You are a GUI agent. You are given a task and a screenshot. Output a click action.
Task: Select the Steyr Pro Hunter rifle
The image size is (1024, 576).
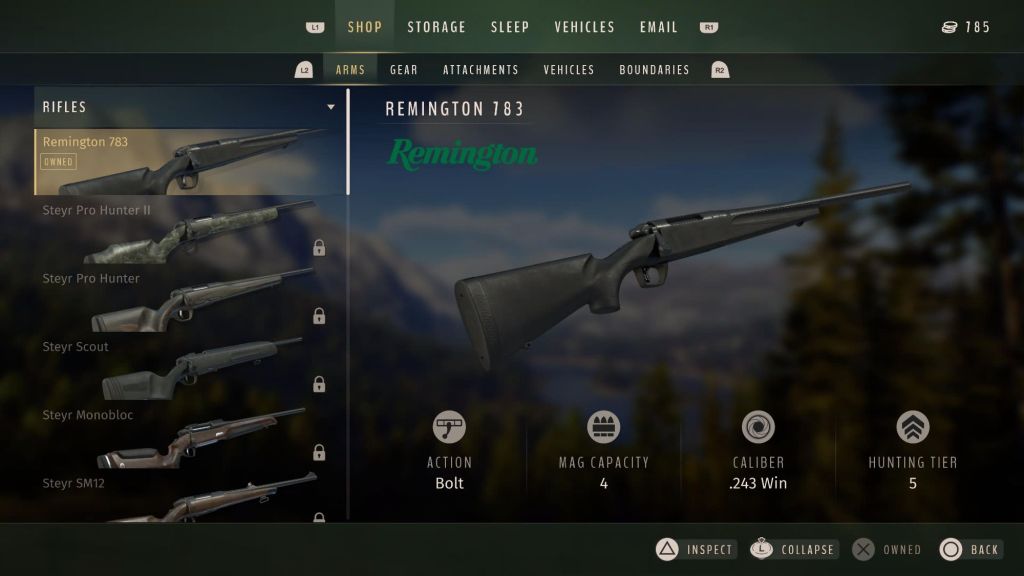[190, 298]
